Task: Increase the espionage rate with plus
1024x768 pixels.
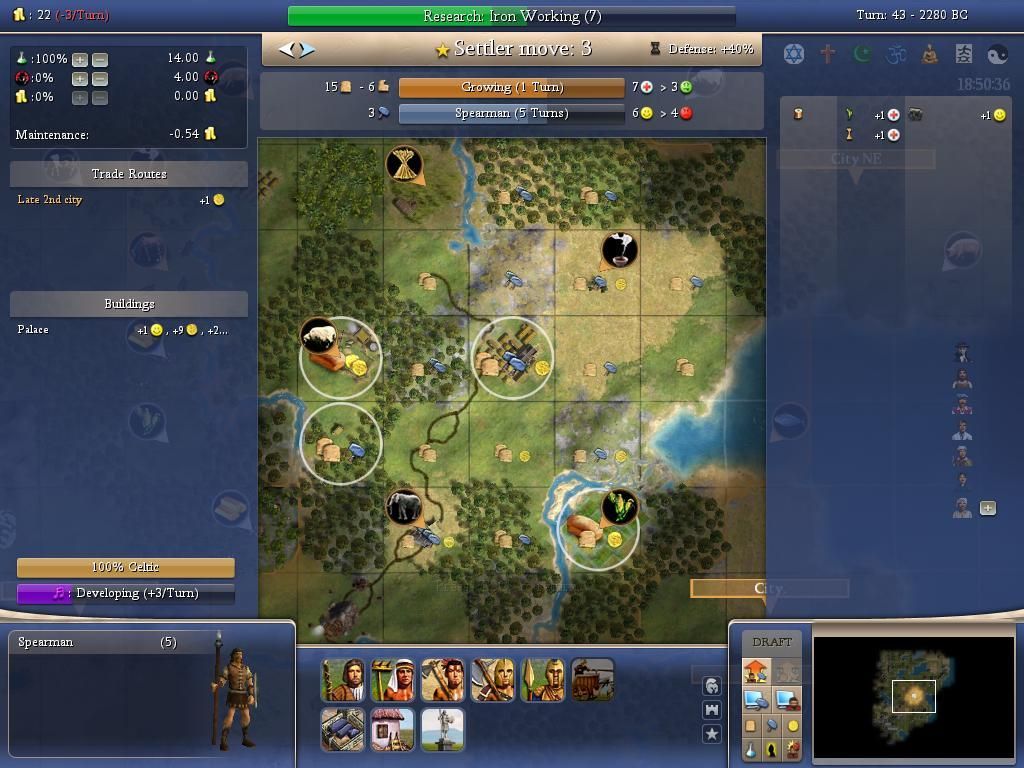Action: [80, 78]
